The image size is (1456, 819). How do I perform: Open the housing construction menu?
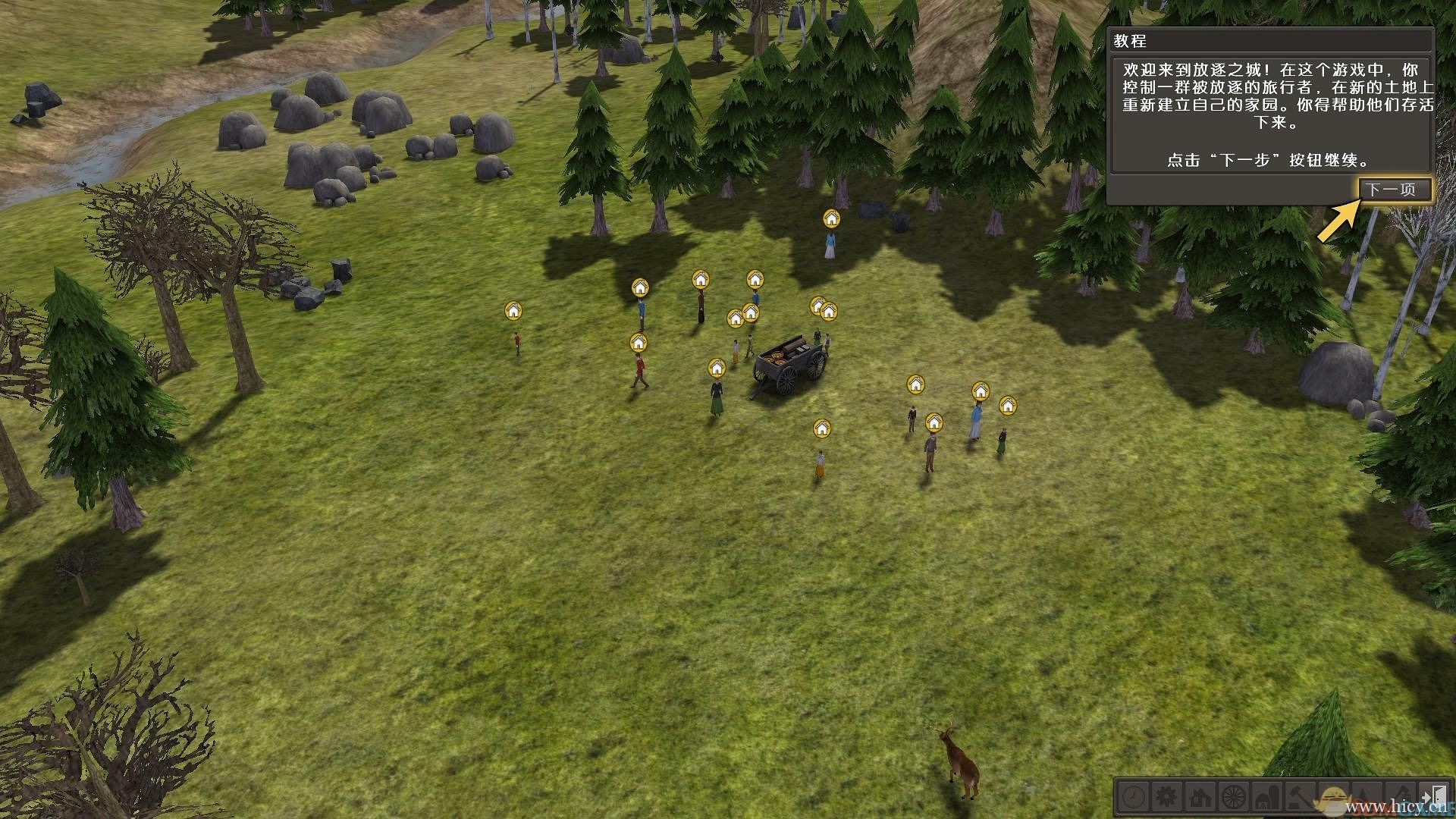pos(1200,797)
